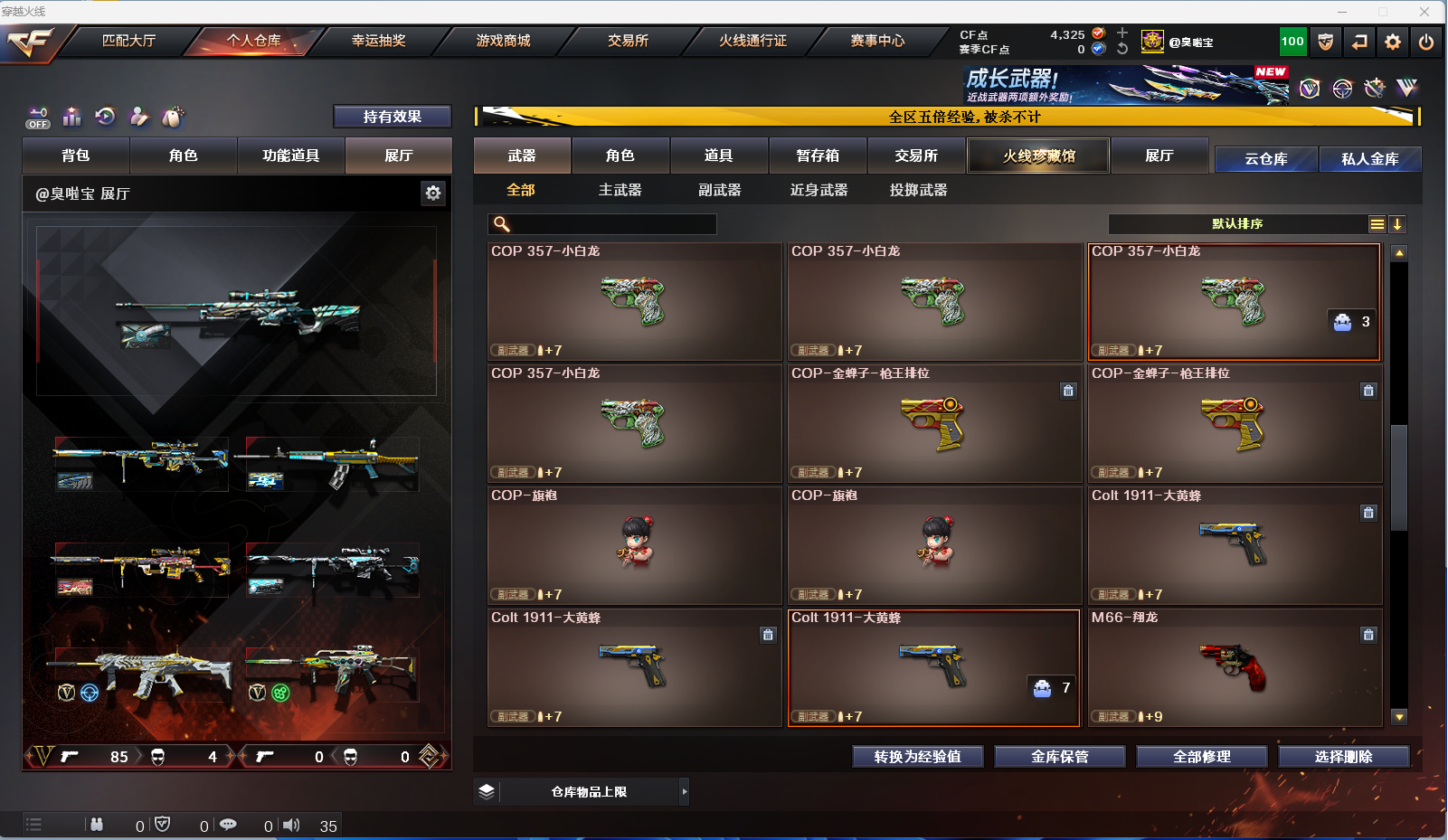
Task: Open the 火线珍藏馆 tab
Action: coord(1038,156)
